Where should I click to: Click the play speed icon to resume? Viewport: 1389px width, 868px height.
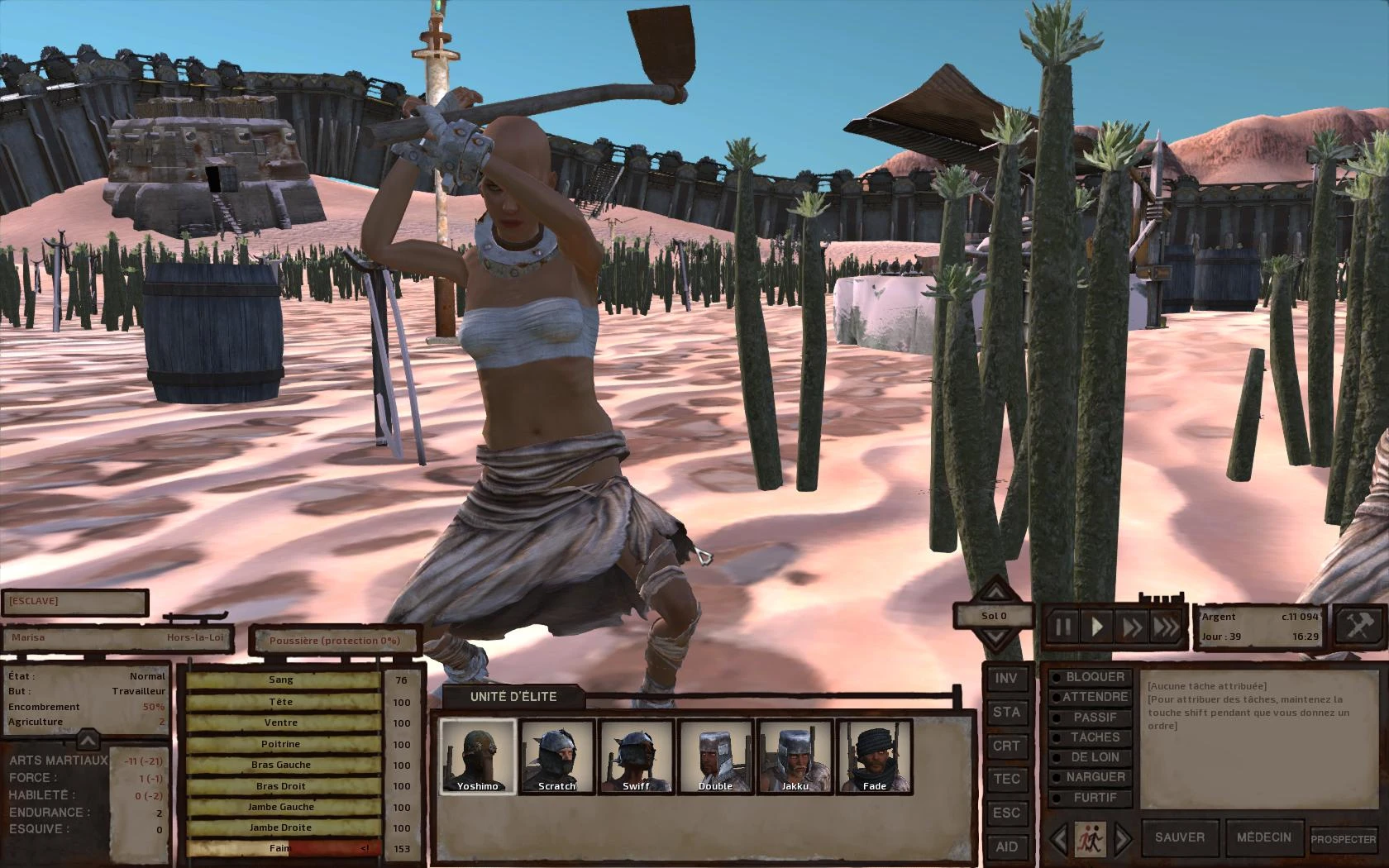tap(1097, 626)
